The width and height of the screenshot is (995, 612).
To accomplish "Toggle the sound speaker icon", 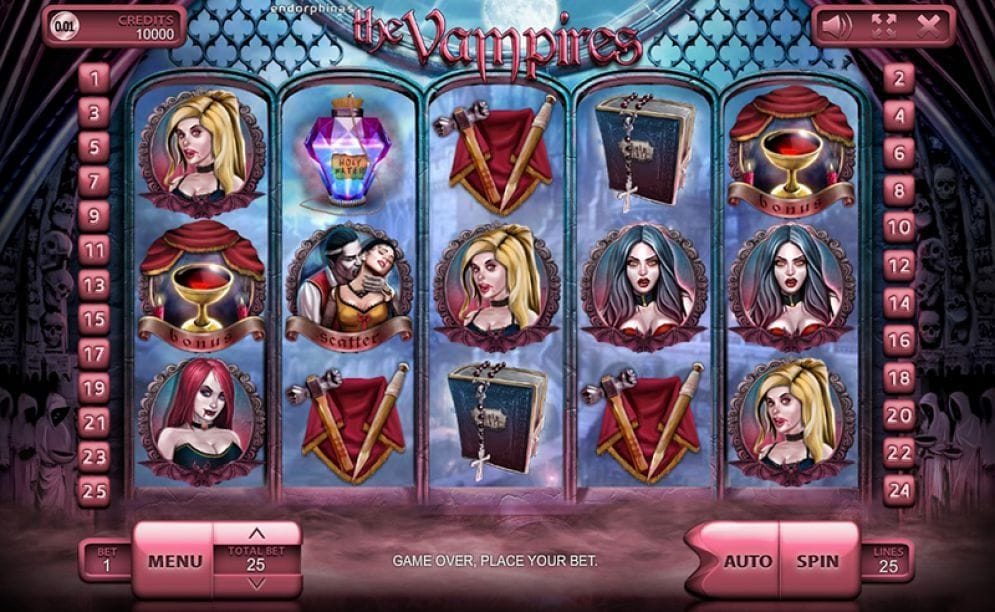I will (837, 26).
